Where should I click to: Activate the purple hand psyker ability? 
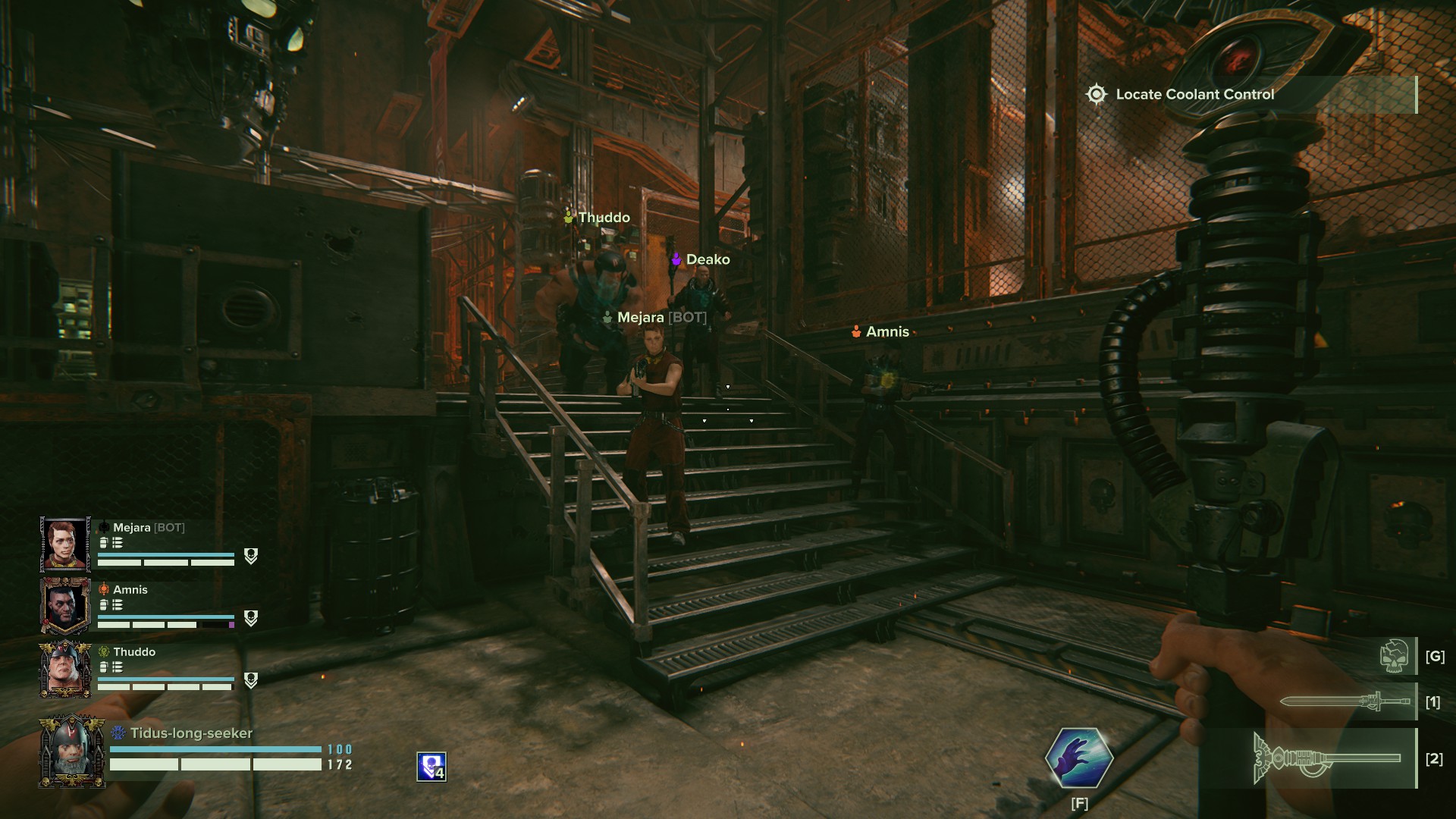coord(1079,758)
